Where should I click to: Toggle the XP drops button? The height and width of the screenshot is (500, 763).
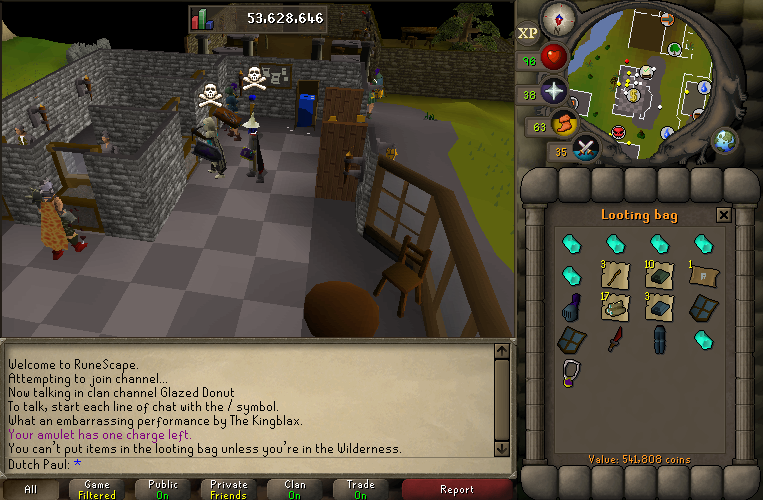pos(528,33)
